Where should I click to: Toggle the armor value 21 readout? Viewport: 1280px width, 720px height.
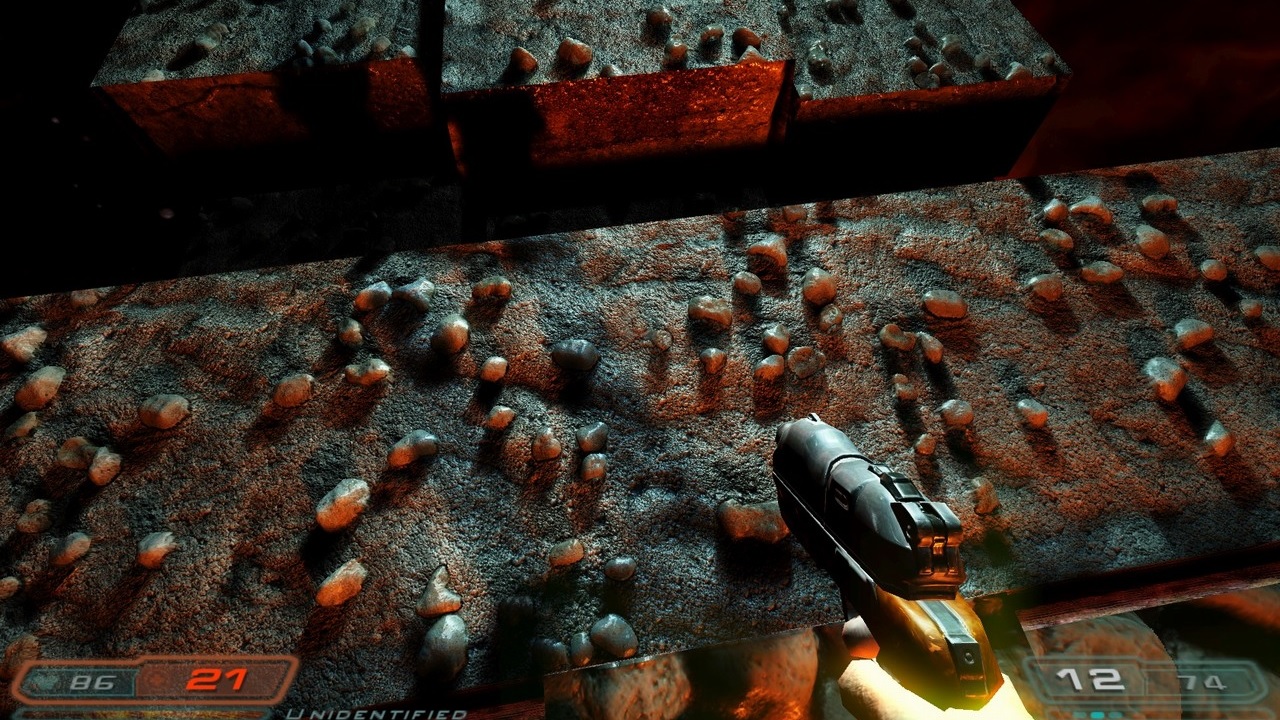216,679
